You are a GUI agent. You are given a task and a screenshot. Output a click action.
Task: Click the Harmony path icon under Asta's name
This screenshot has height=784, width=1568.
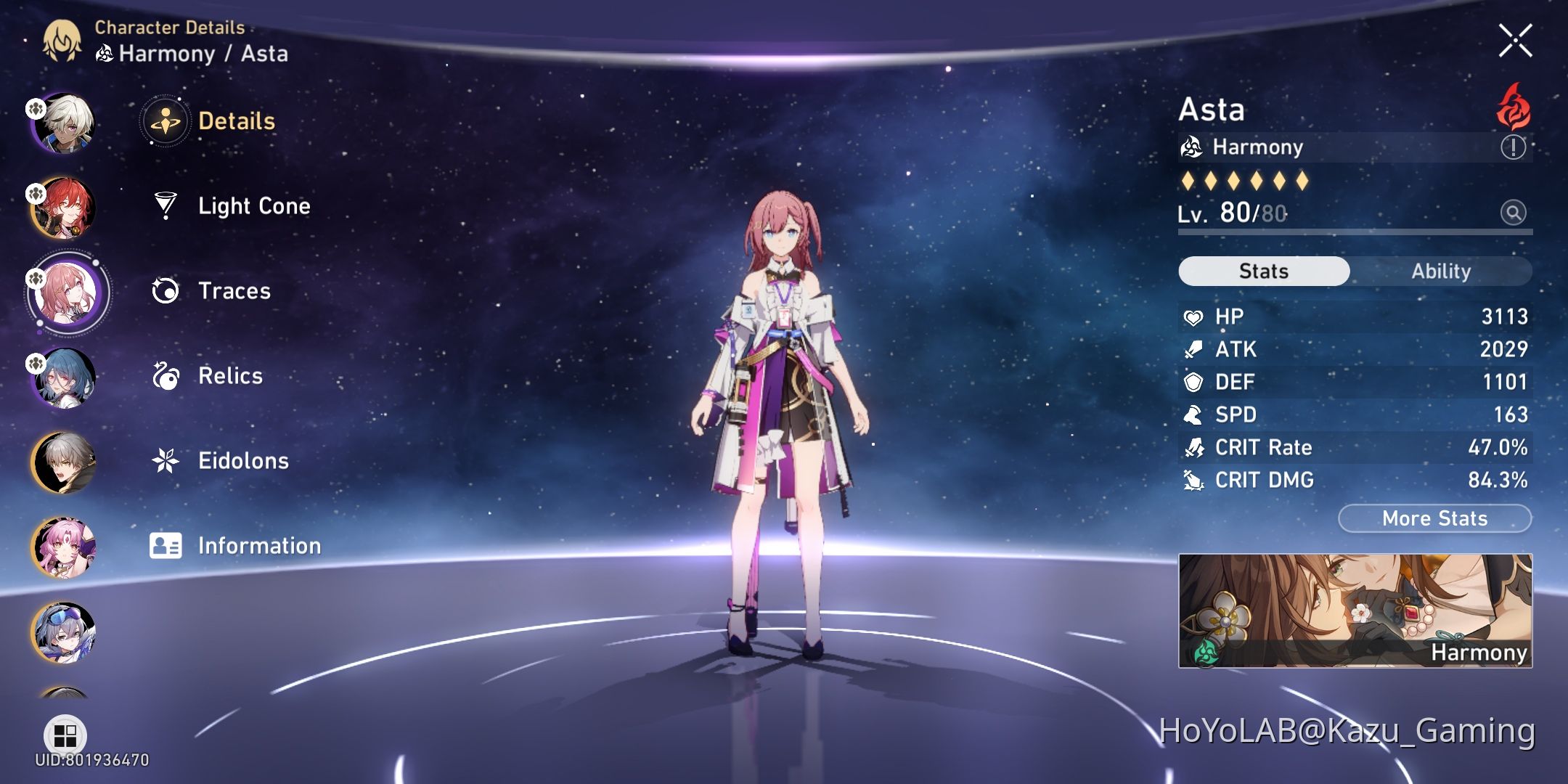tap(1191, 147)
